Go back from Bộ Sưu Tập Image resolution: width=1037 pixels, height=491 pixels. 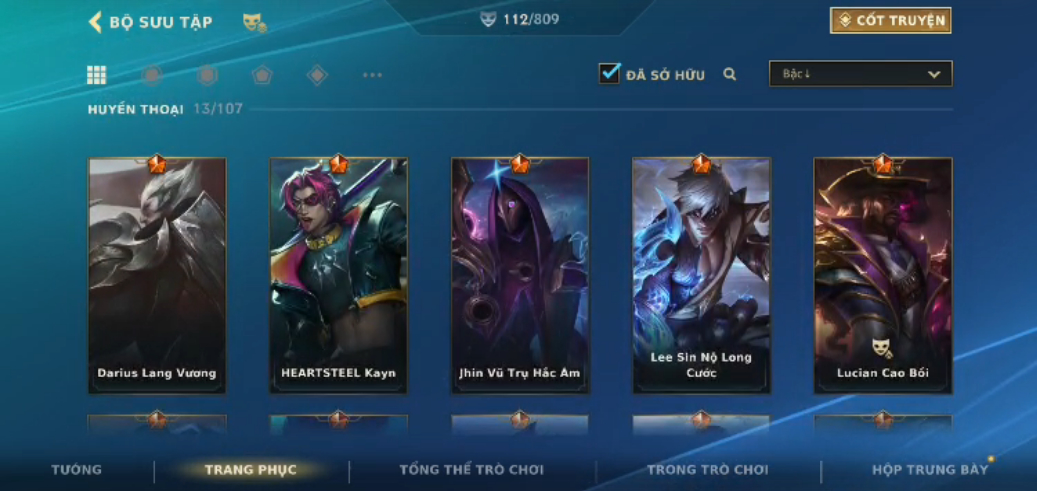coord(96,22)
